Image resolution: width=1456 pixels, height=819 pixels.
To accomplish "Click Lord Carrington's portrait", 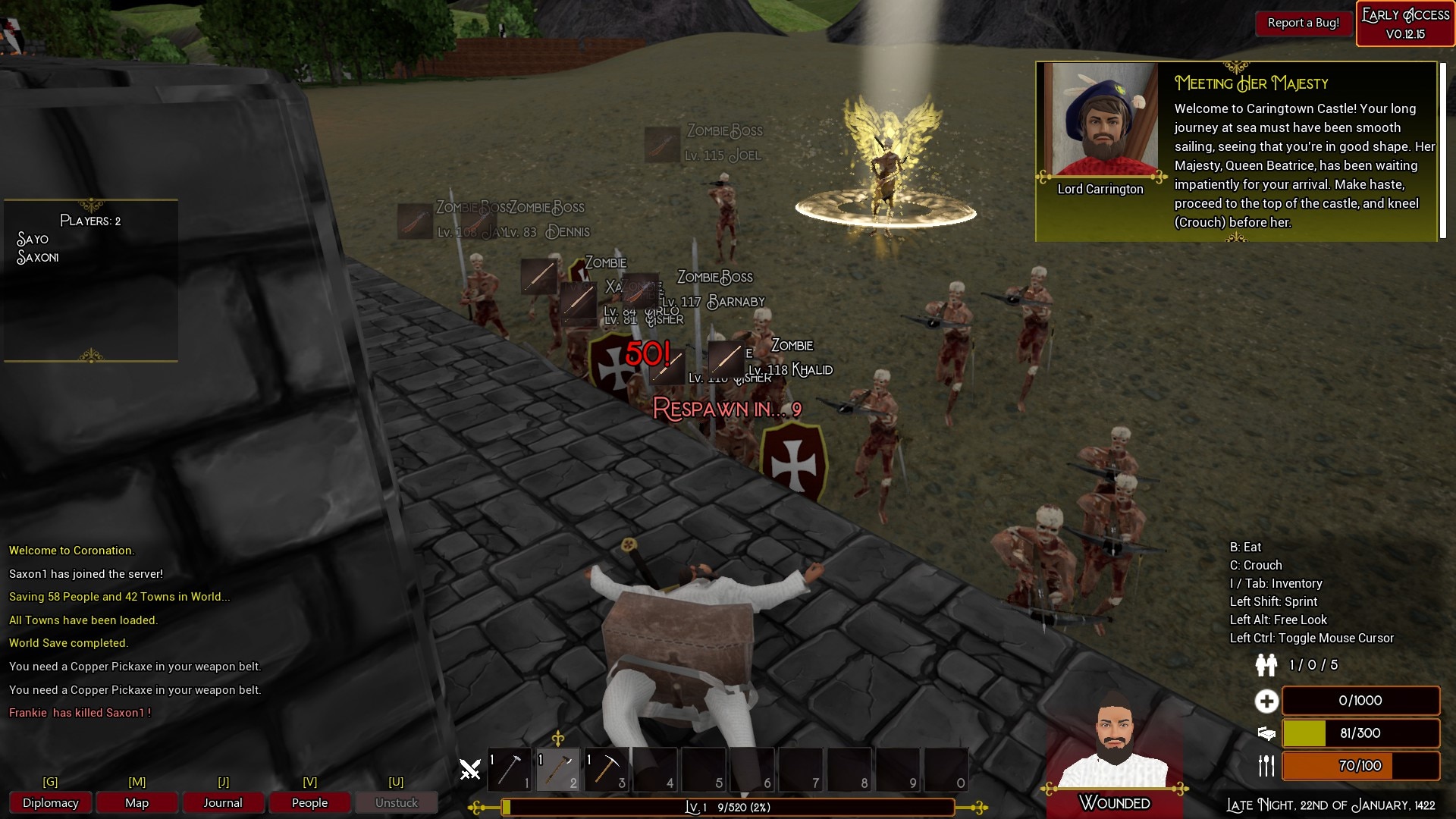I will [x=1101, y=120].
